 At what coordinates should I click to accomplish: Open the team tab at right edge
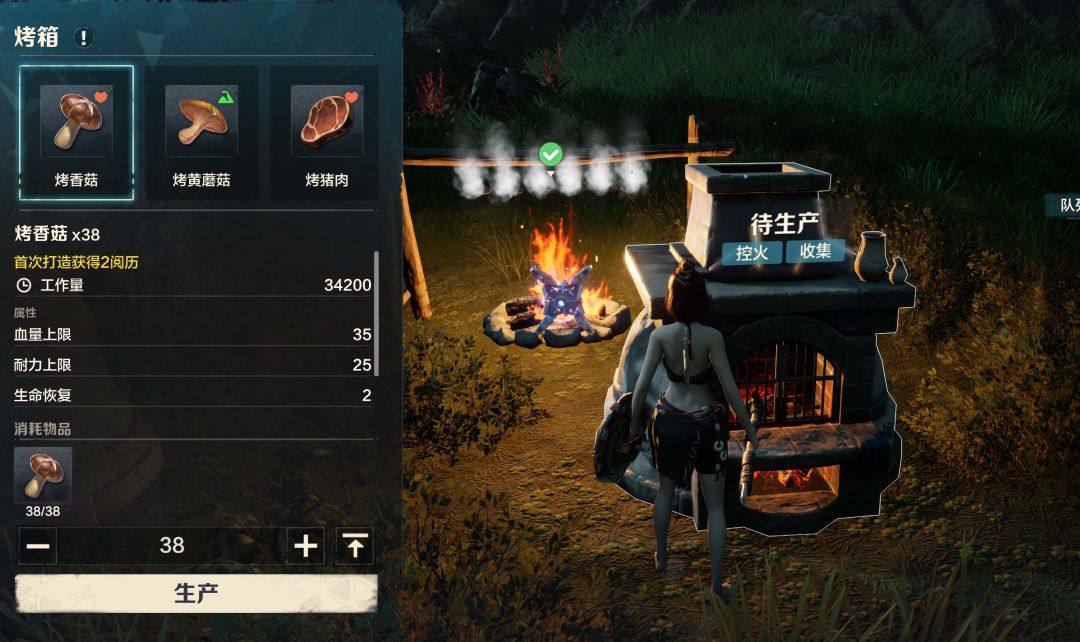(x=1064, y=206)
